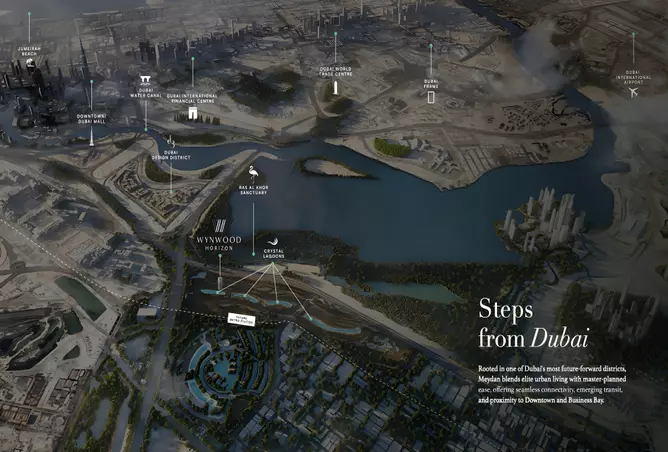Open the Dubai Water Canal marker
The width and height of the screenshot is (668, 452).
146,79
